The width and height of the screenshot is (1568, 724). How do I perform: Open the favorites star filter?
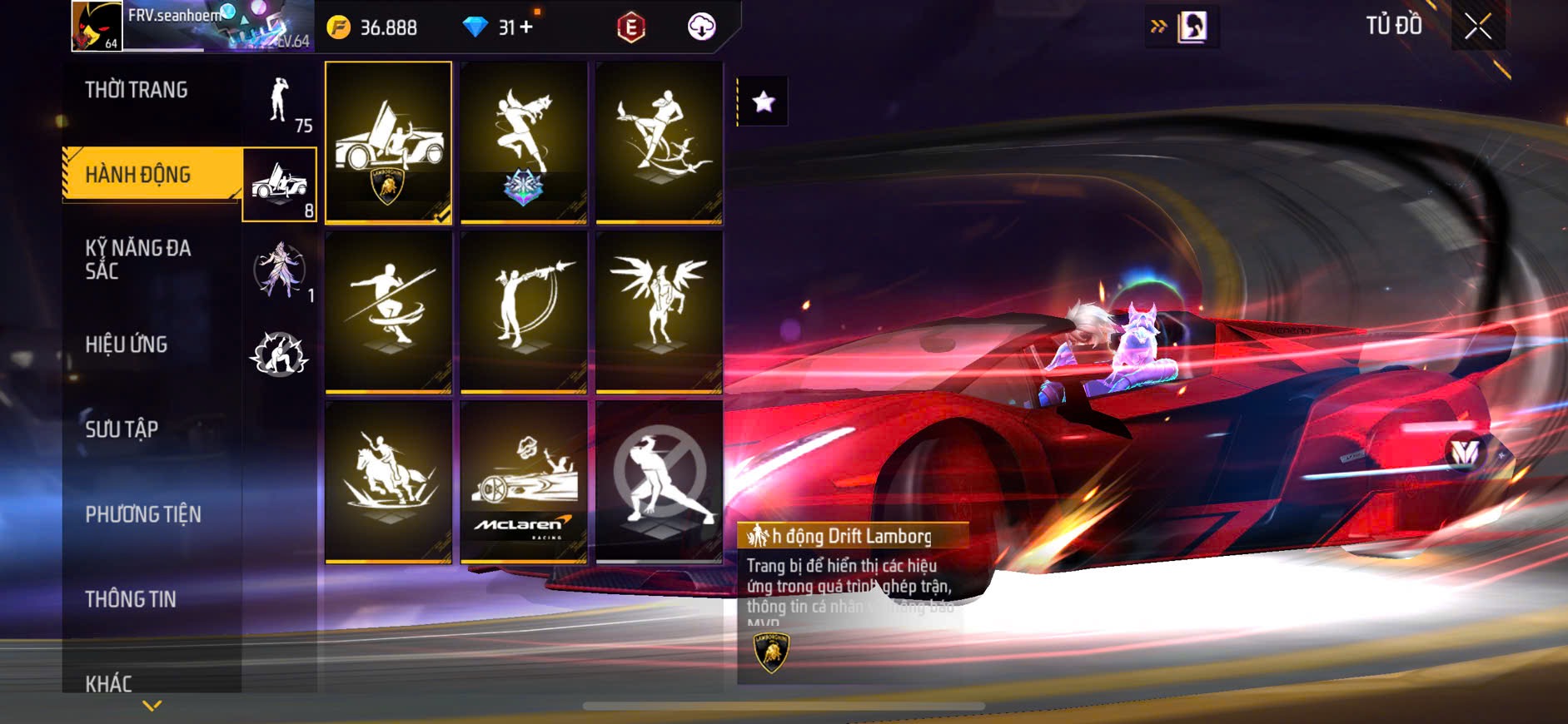[763, 102]
